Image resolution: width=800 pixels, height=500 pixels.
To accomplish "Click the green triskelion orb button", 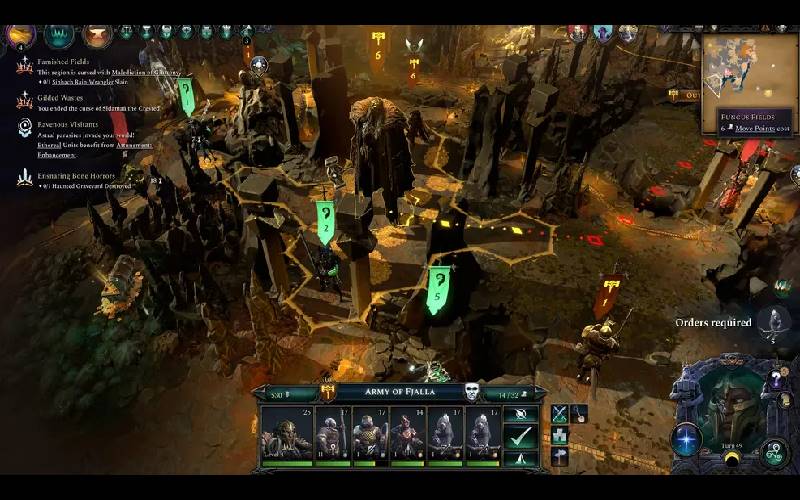I will (x=773, y=451).
